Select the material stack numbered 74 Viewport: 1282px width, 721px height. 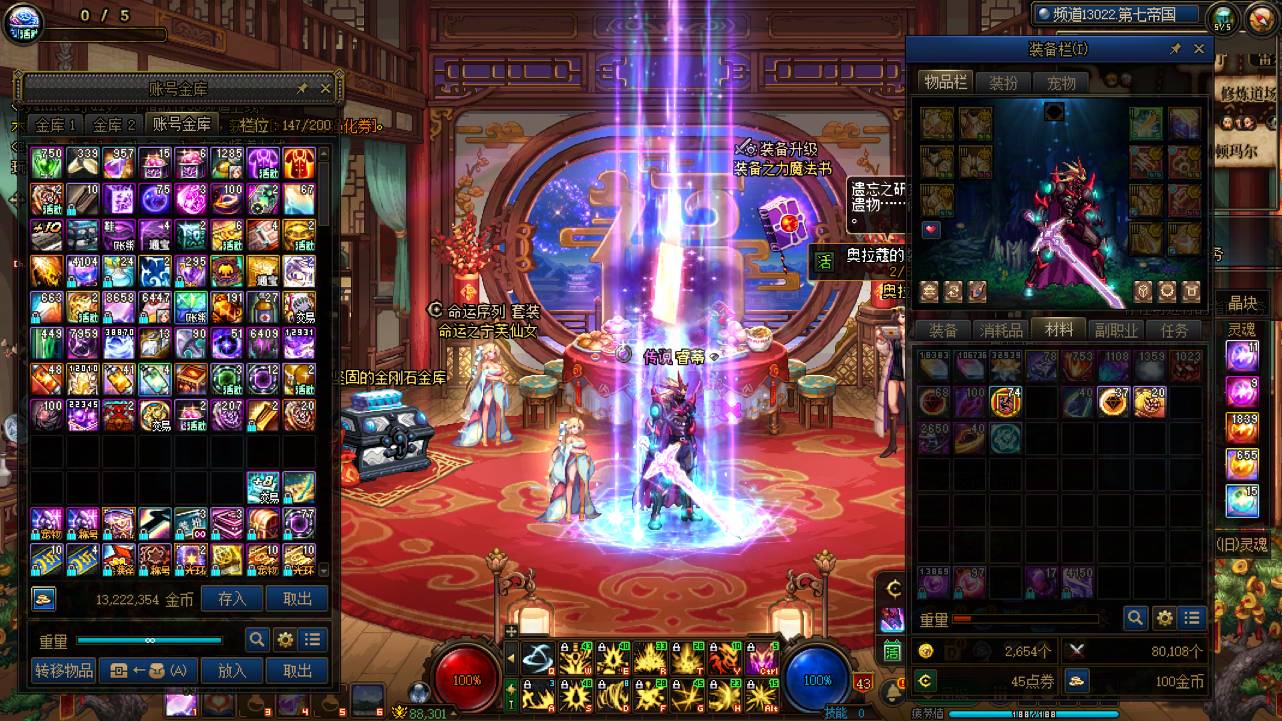pos(1005,402)
